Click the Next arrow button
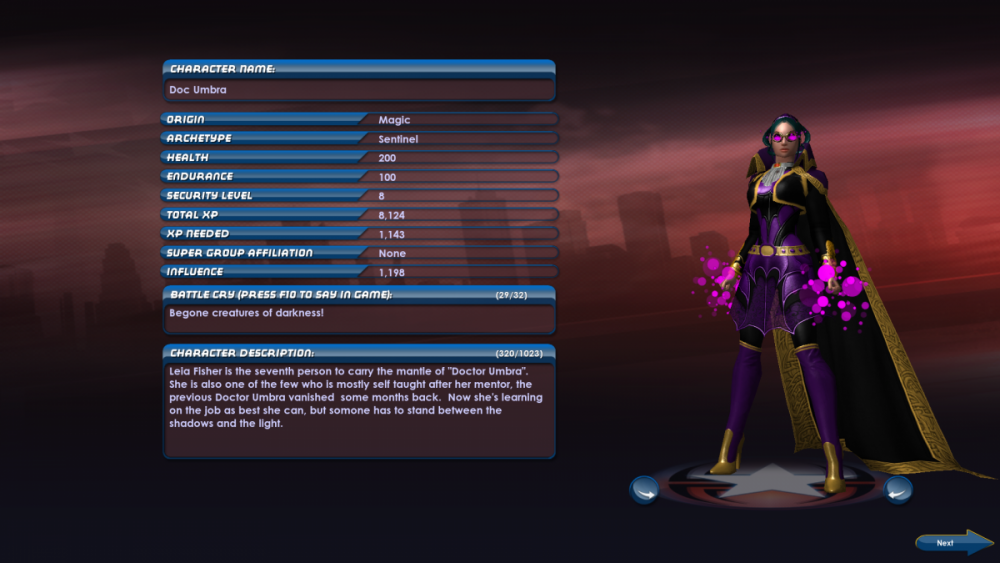 951,542
